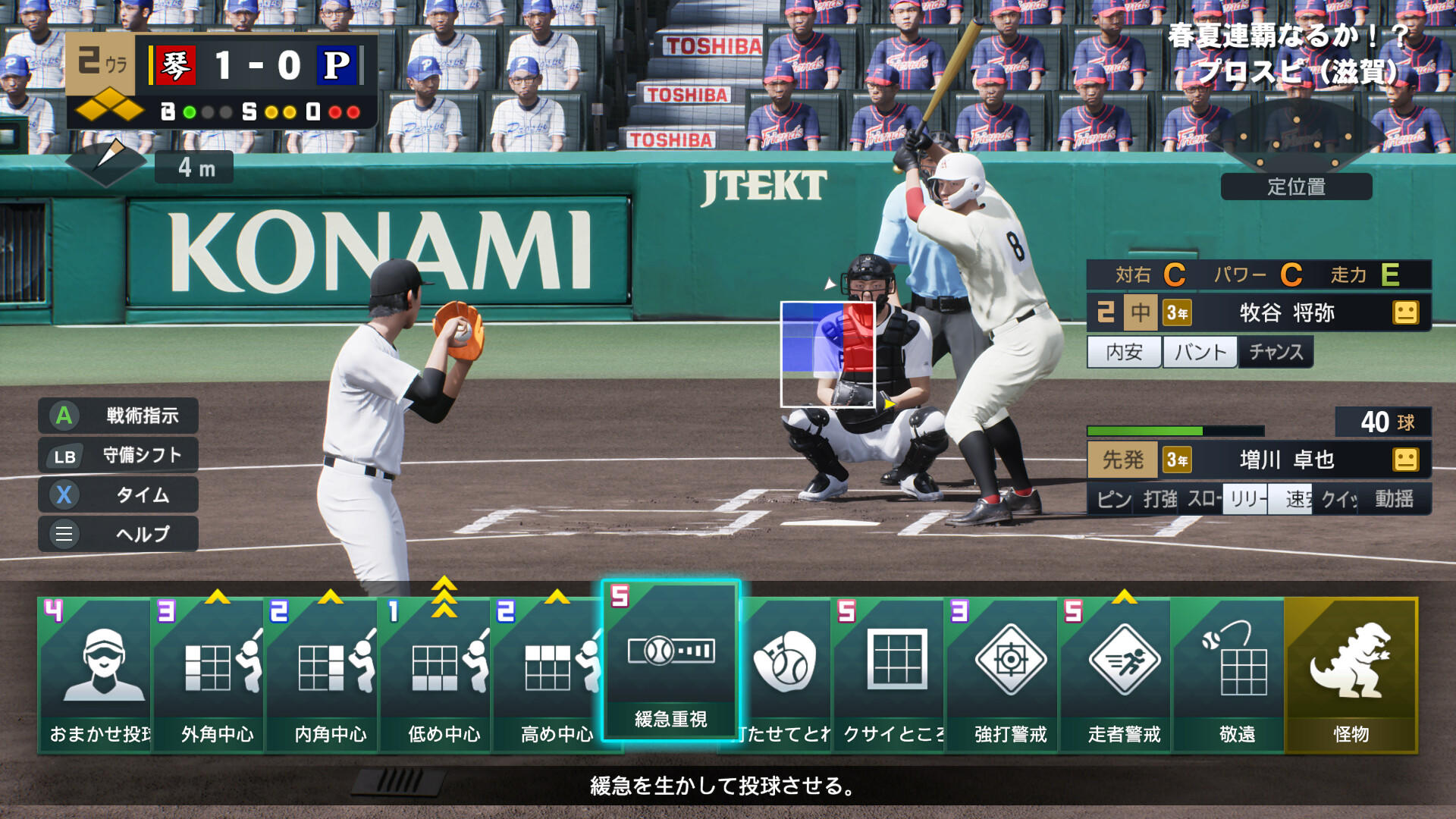The image size is (1456, 819).
Task: Toggle the 内安 infield-hit tag
Action: [x=1123, y=351]
